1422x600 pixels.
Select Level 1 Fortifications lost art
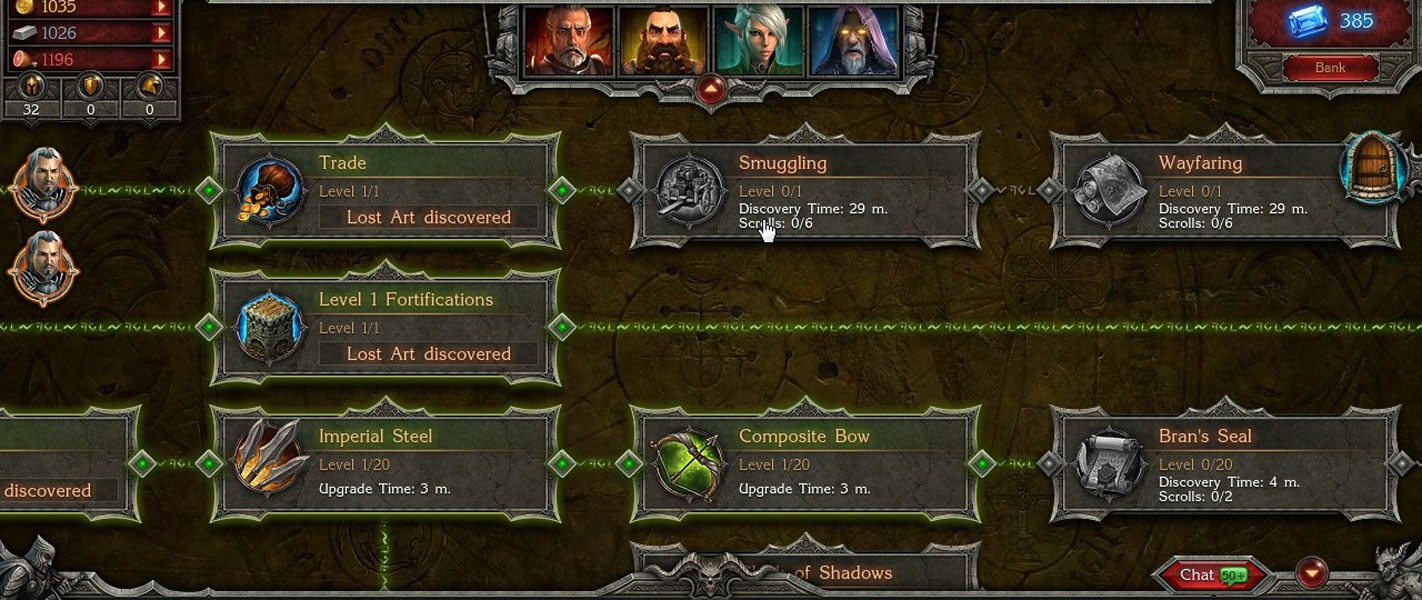(x=386, y=326)
